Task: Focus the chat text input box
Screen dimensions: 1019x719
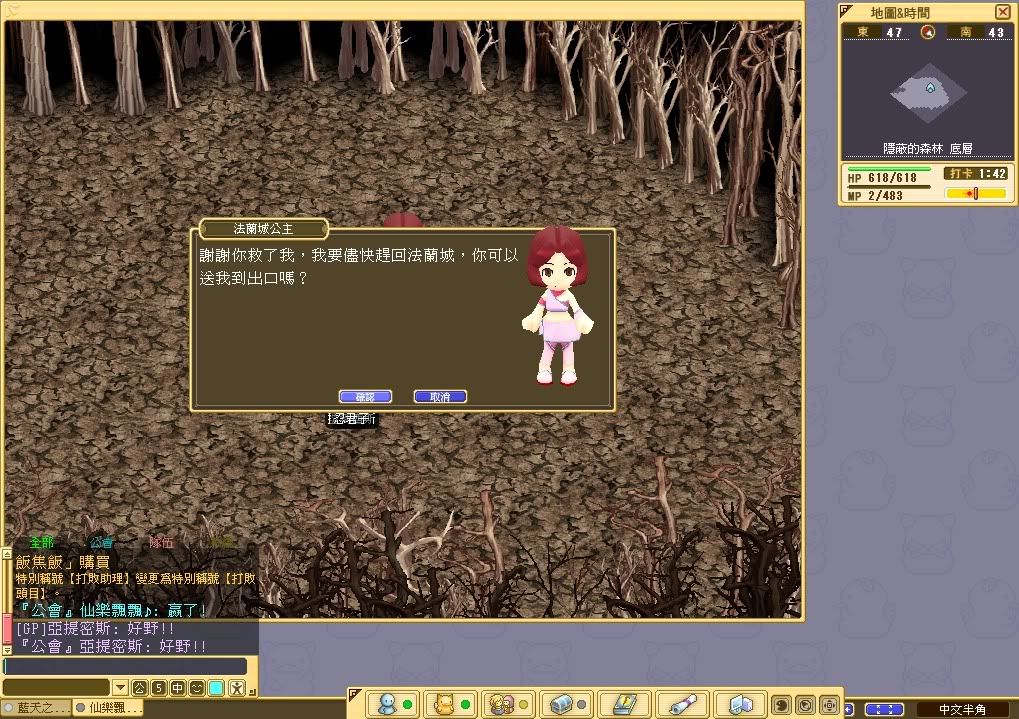Action: point(124,666)
